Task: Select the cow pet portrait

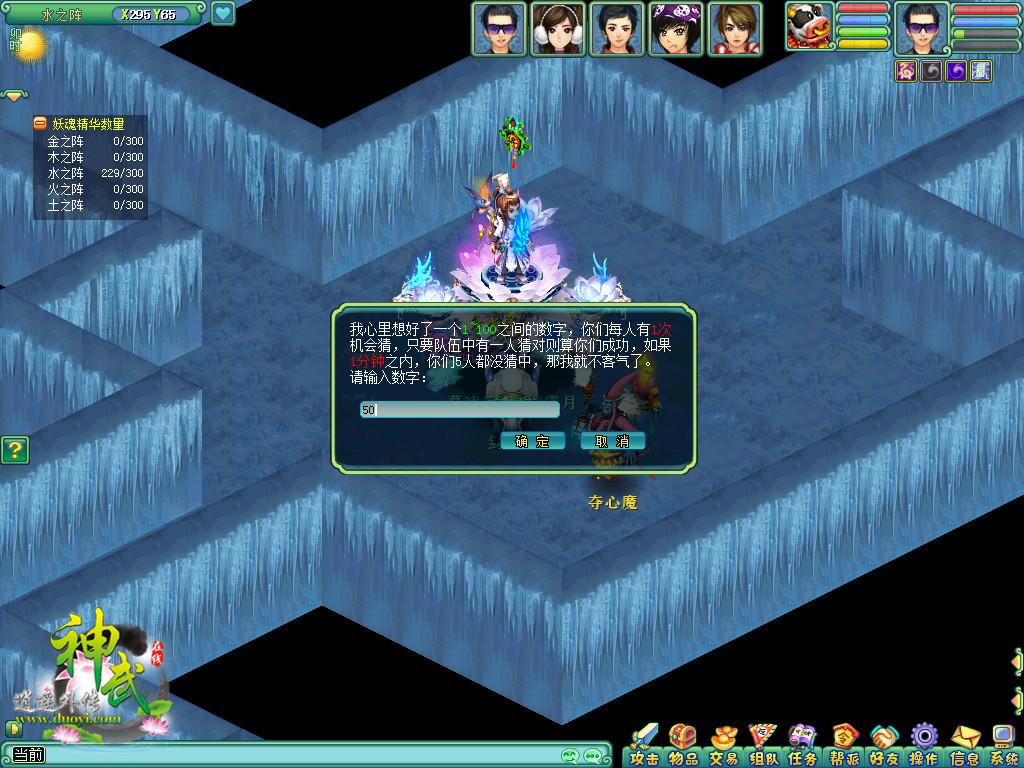Action: 809,27
